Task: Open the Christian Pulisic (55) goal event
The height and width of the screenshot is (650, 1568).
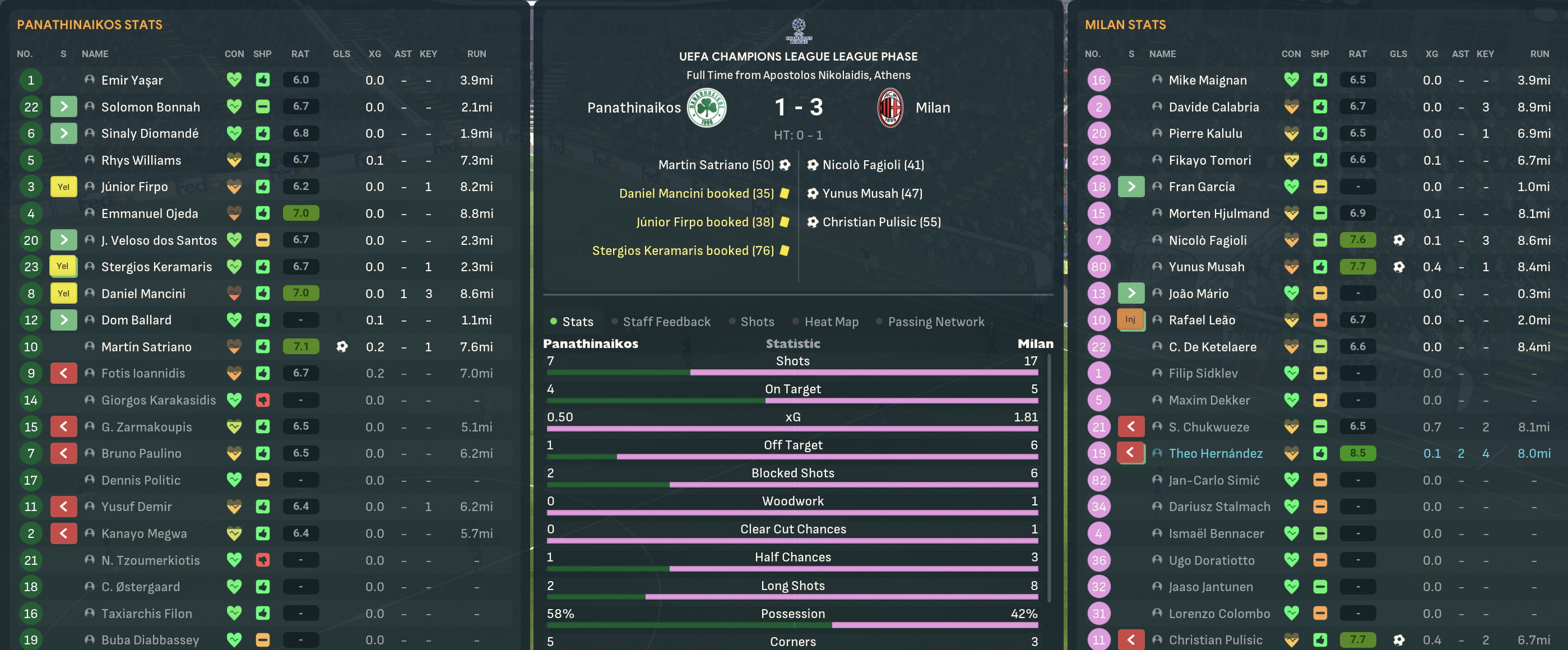Action: pyautogui.click(x=881, y=222)
